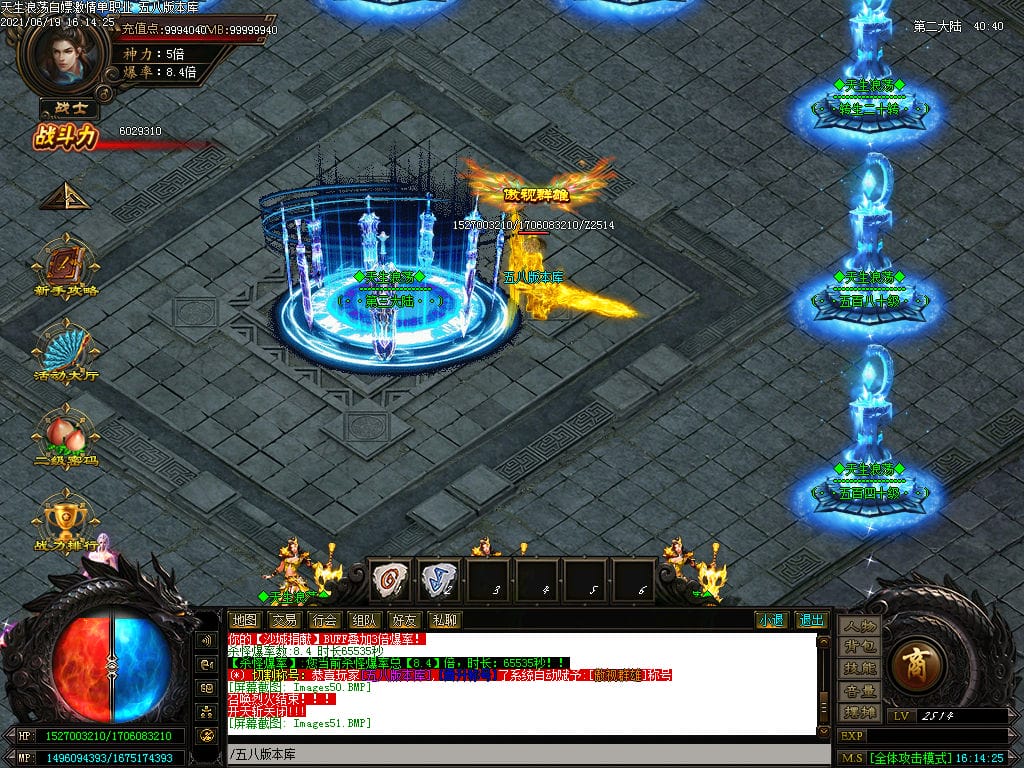Click the 小退 logout button
Viewport: 1024px width, 768px height.
[771, 620]
